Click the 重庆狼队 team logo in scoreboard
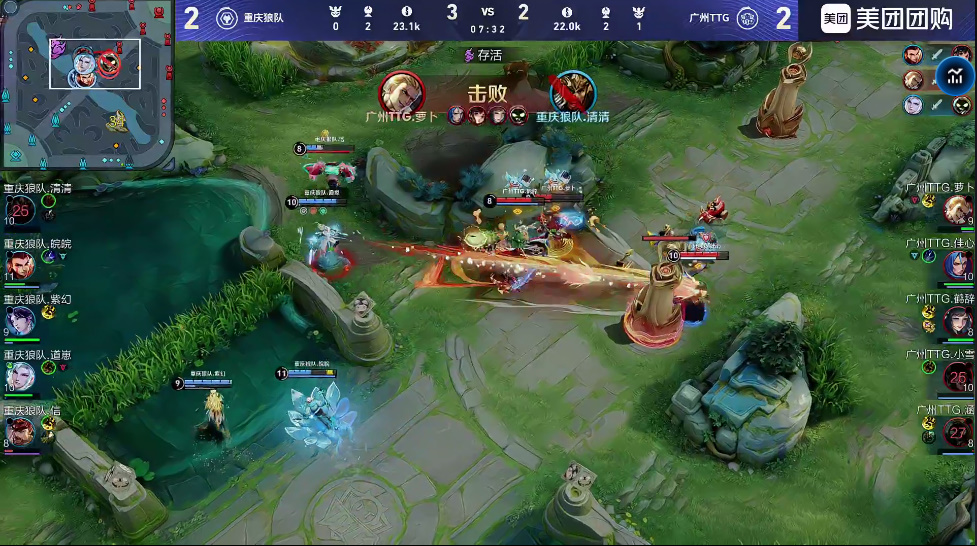This screenshot has width=977, height=546. point(225,18)
